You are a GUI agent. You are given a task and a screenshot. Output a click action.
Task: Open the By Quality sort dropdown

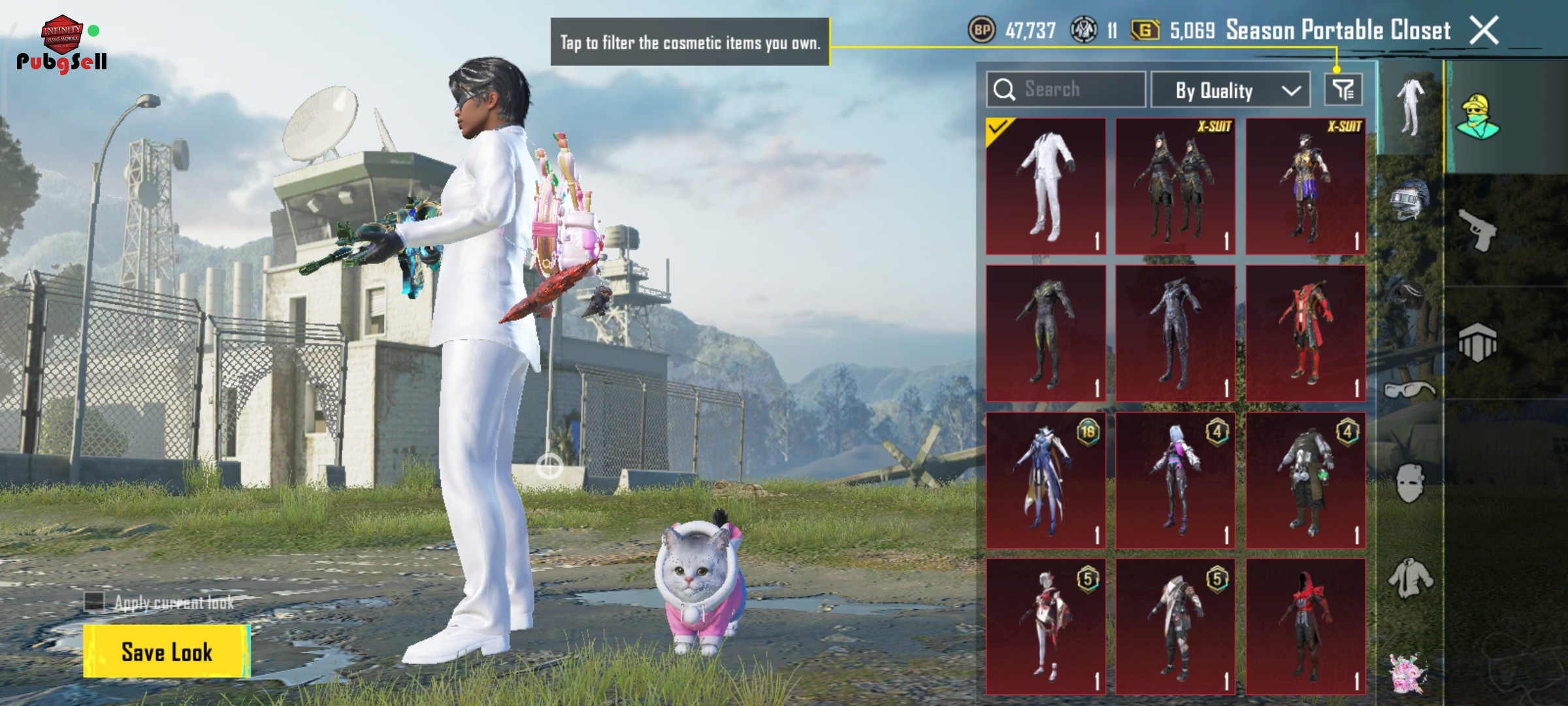pos(1230,90)
